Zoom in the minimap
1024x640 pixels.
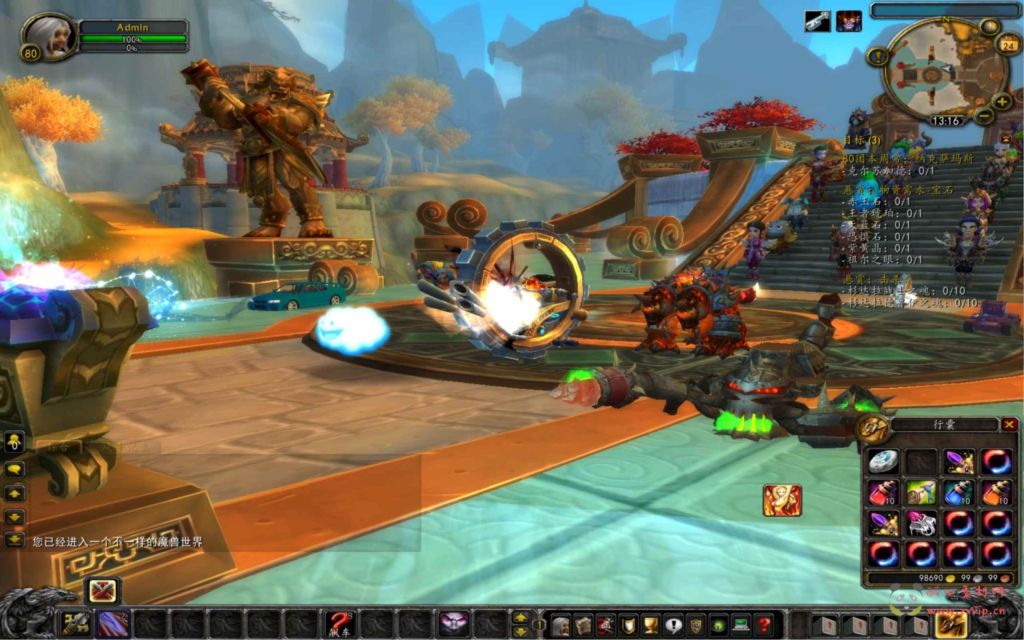click(1002, 102)
